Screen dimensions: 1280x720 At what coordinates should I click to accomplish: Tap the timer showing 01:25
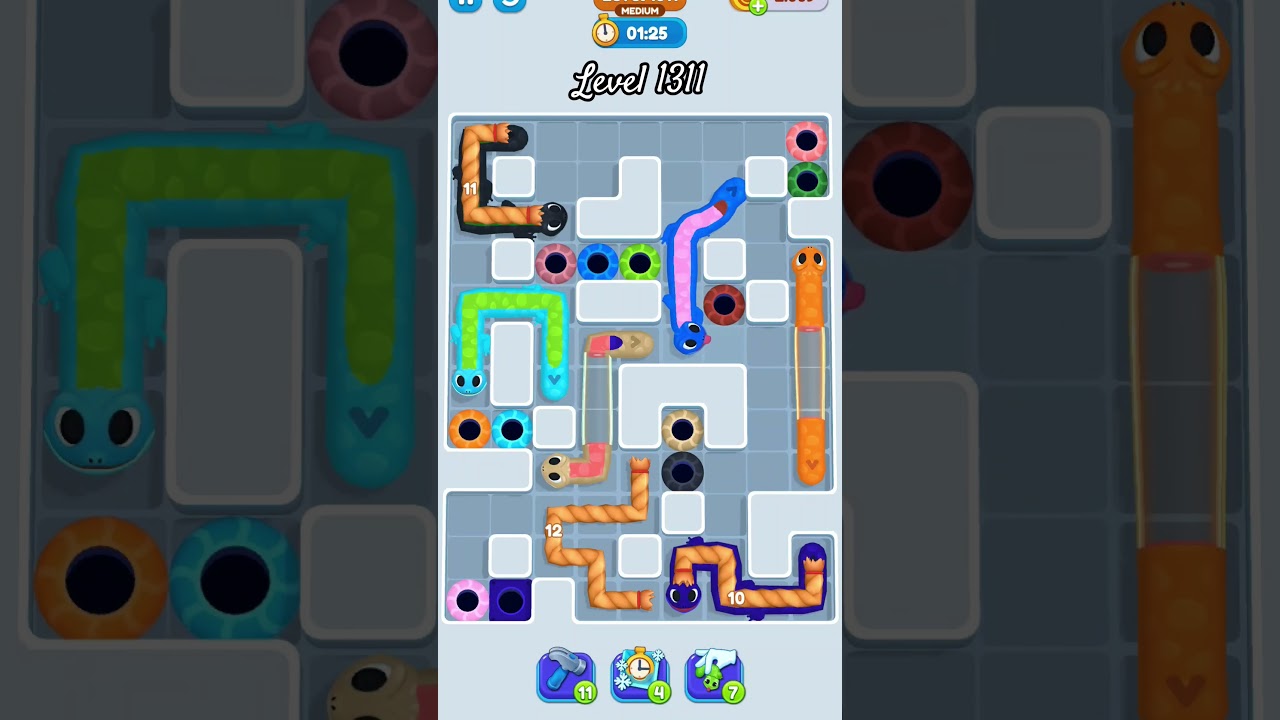point(646,33)
